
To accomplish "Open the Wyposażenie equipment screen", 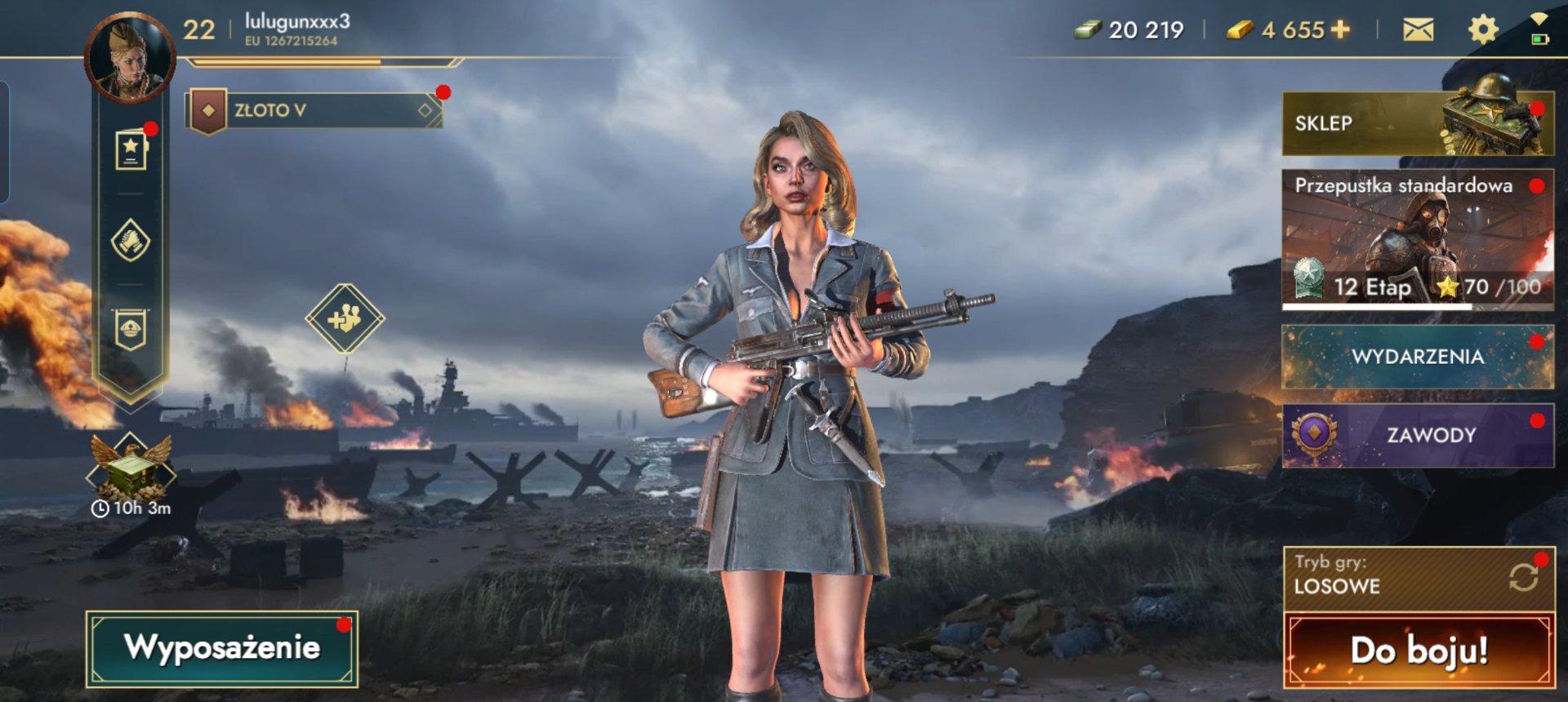I will (222, 648).
